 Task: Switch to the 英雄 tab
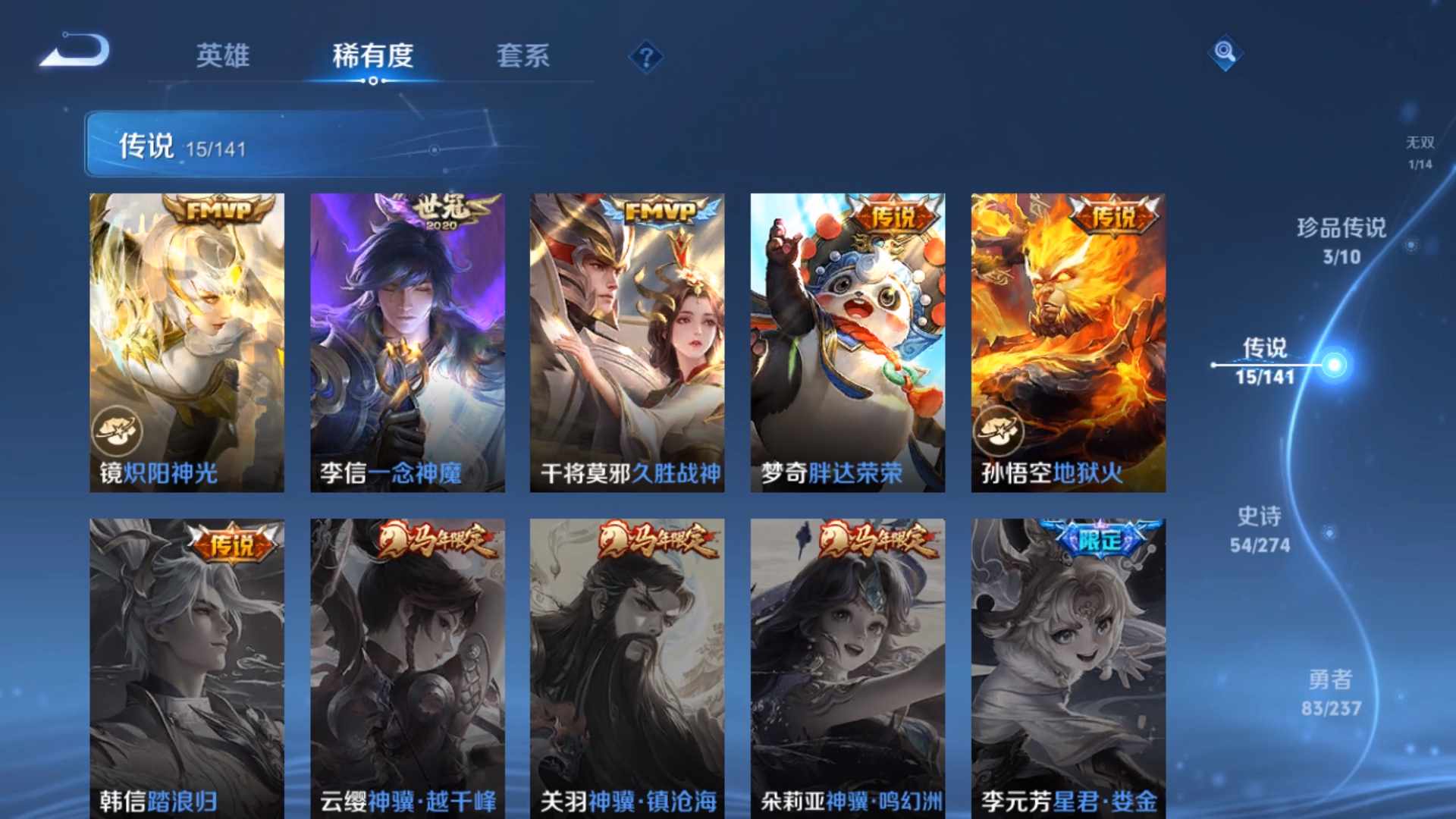(x=222, y=55)
